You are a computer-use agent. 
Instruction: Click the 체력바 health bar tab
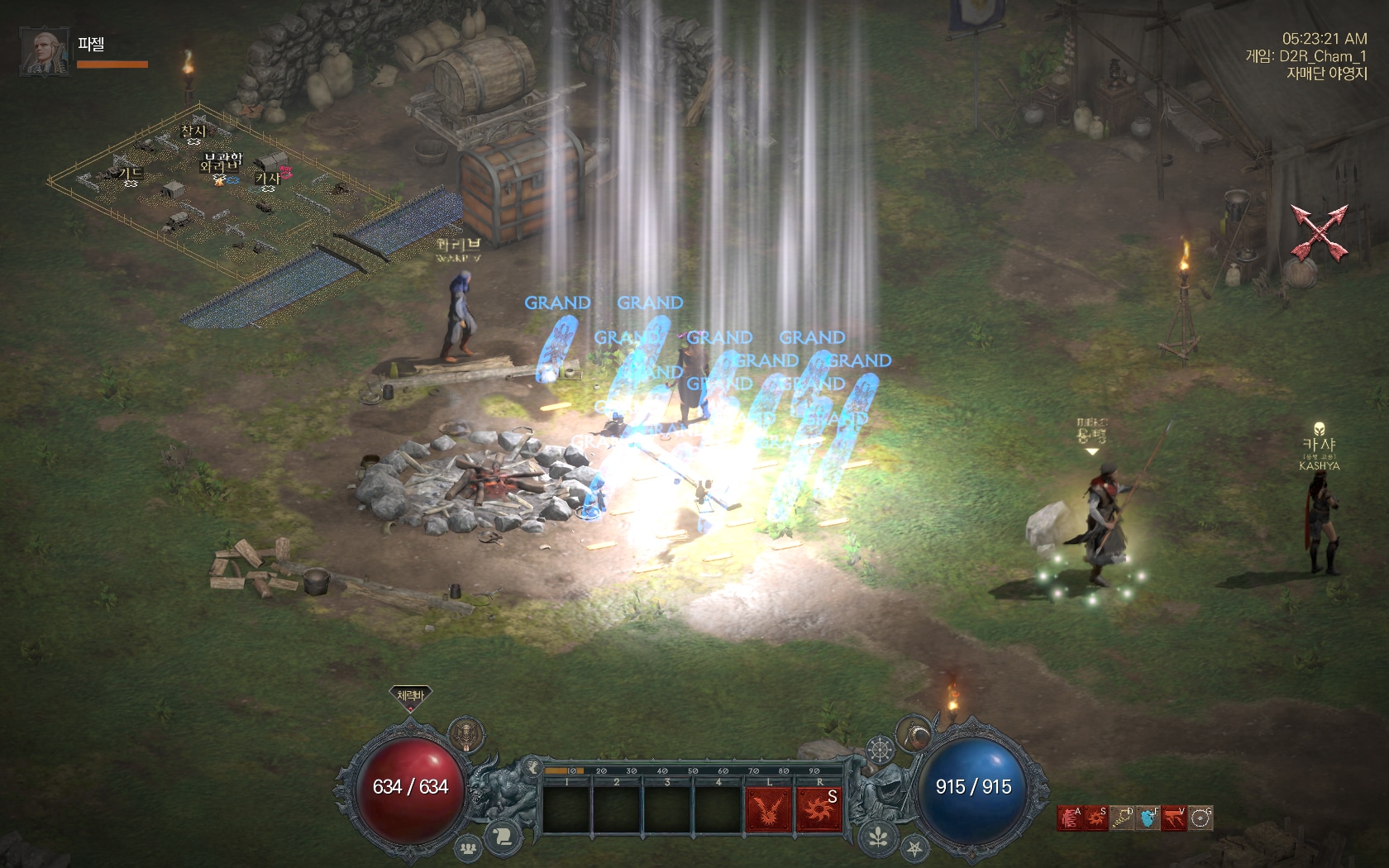point(410,696)
